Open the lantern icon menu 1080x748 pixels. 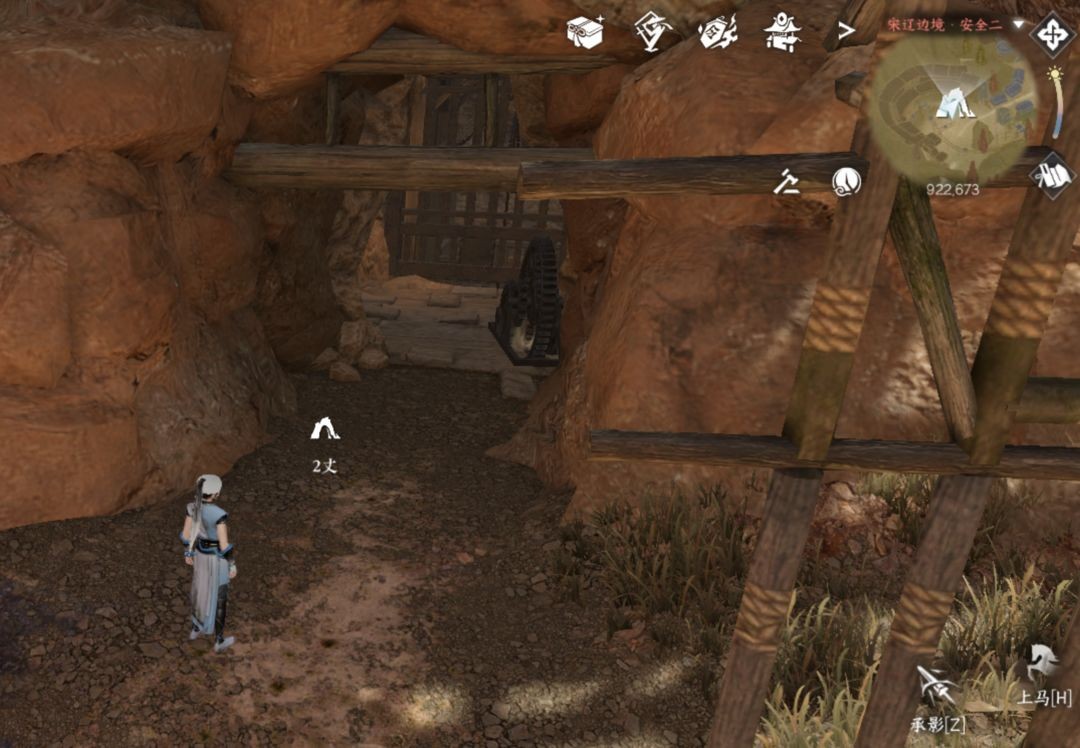coord(717,31)
